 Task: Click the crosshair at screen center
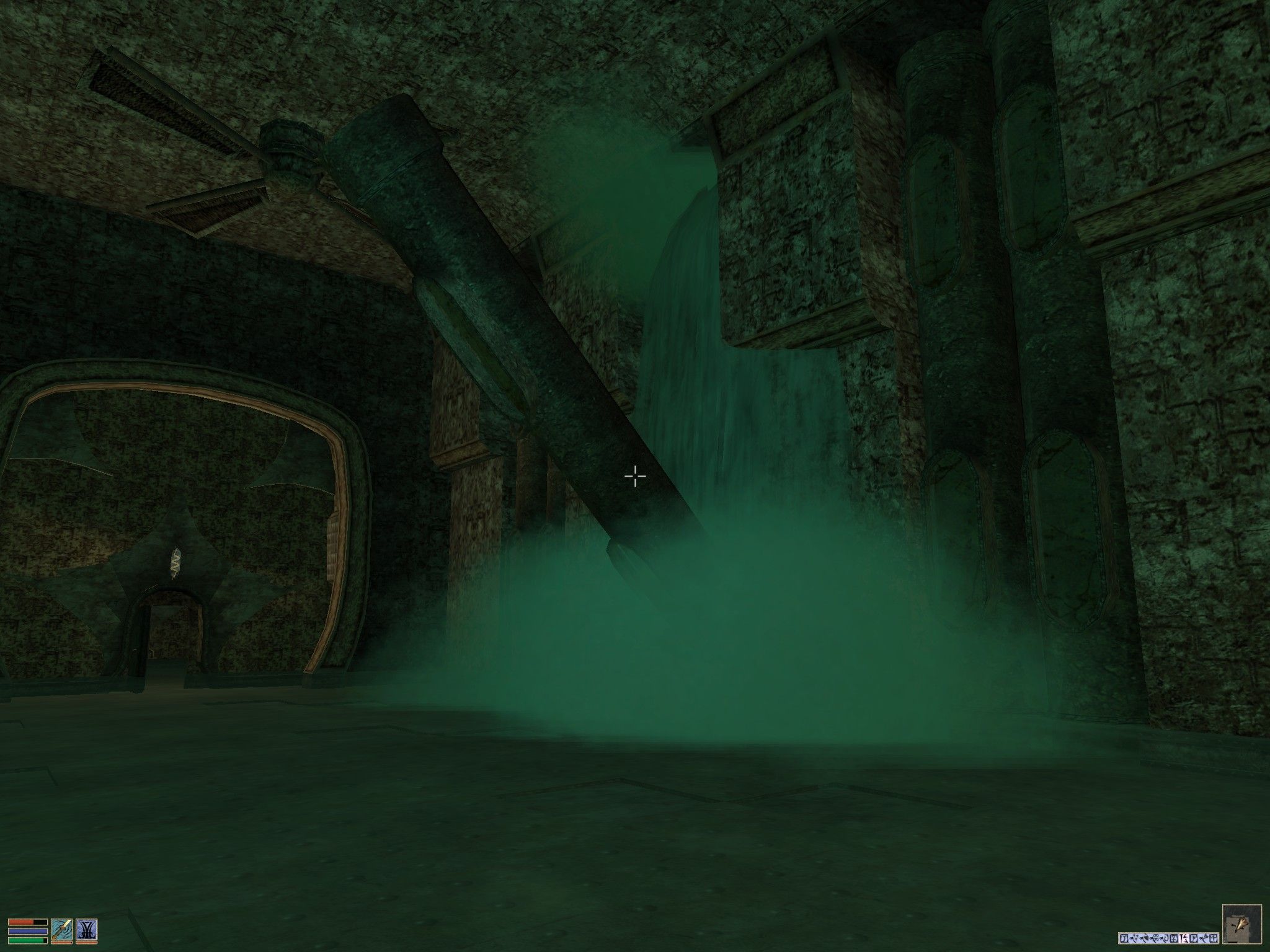[635, 476]
